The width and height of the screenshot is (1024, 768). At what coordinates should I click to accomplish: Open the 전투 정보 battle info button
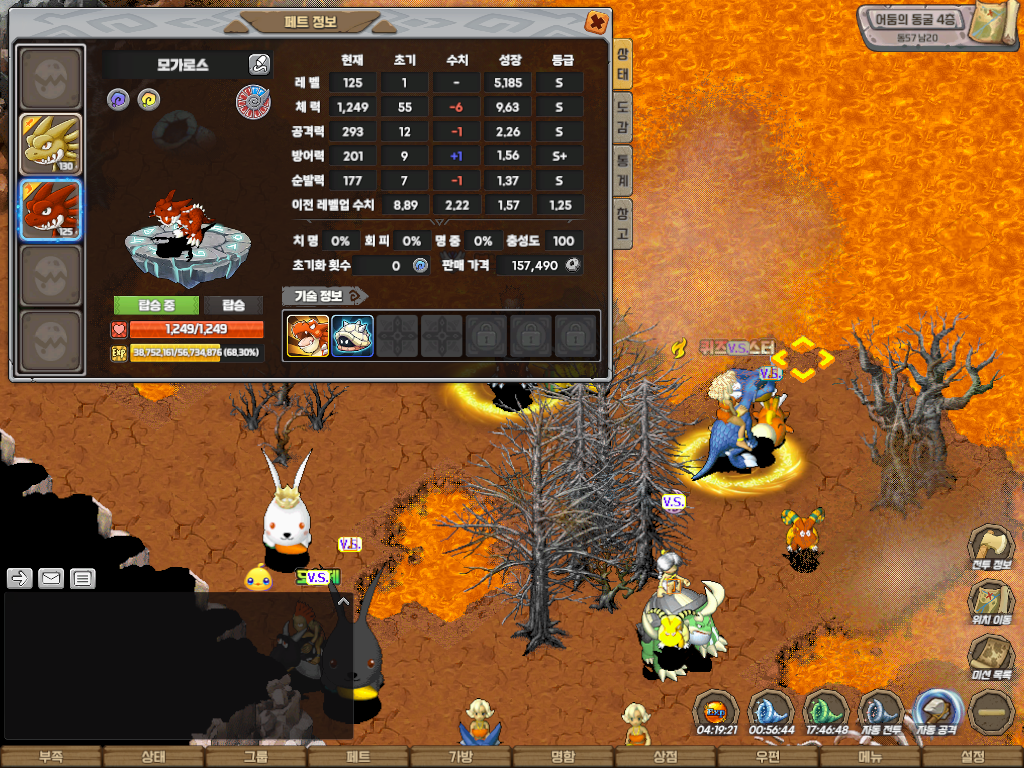coord(988,549)
